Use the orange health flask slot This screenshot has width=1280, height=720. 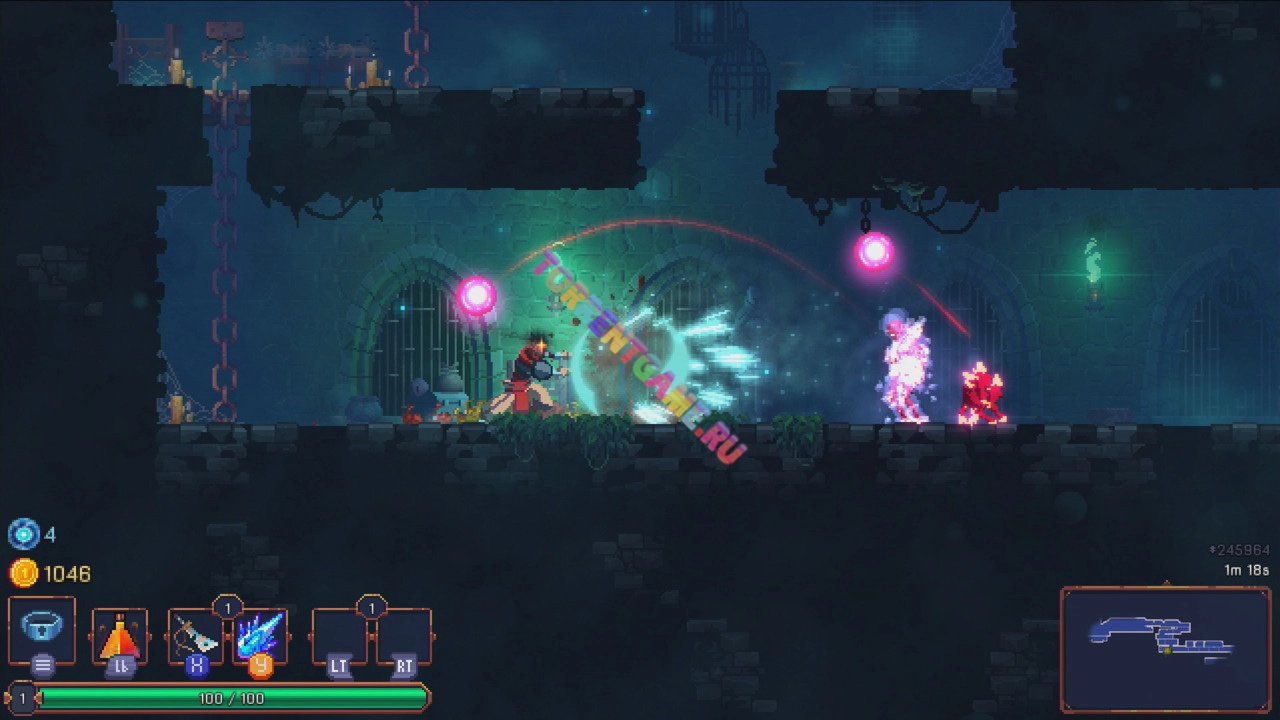pos(120,634)
